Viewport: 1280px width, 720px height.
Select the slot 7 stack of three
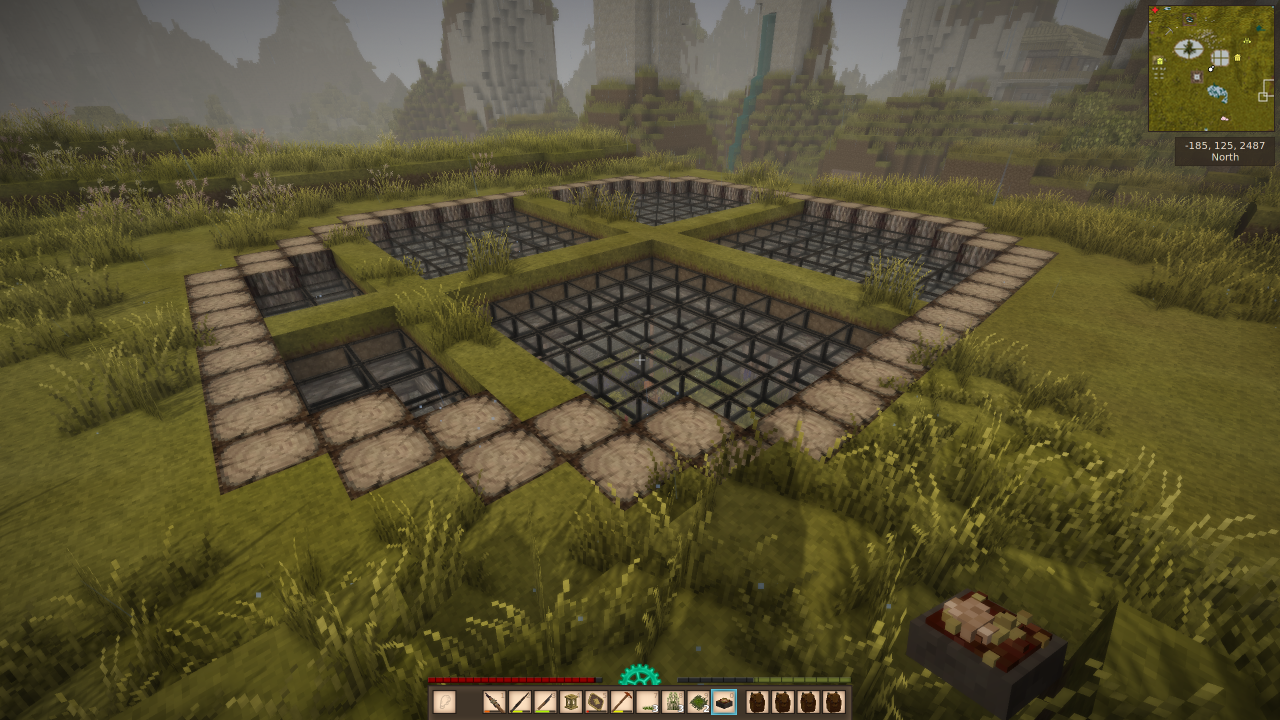pos(648,702)
